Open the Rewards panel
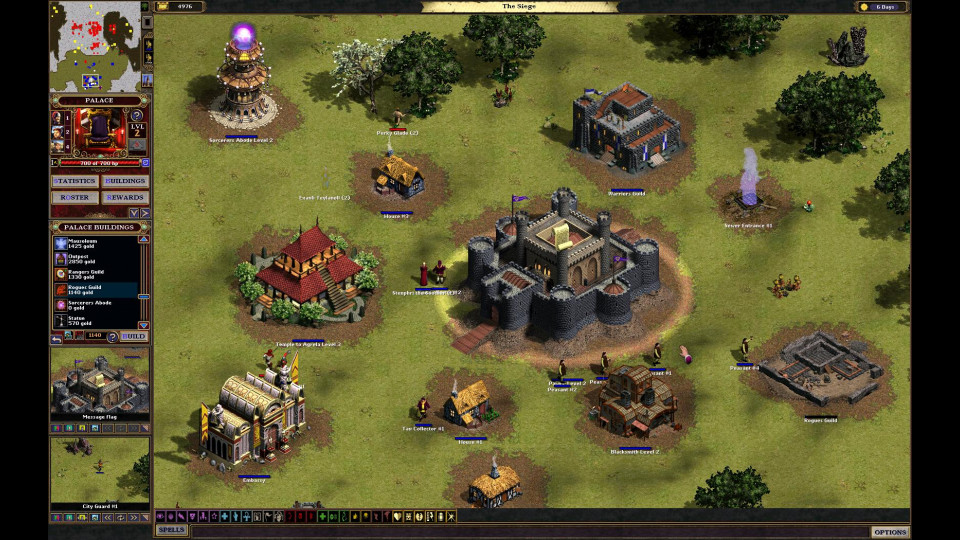This screenshot has width=960, height=540. pyautogui.click(x=126, y=197)
